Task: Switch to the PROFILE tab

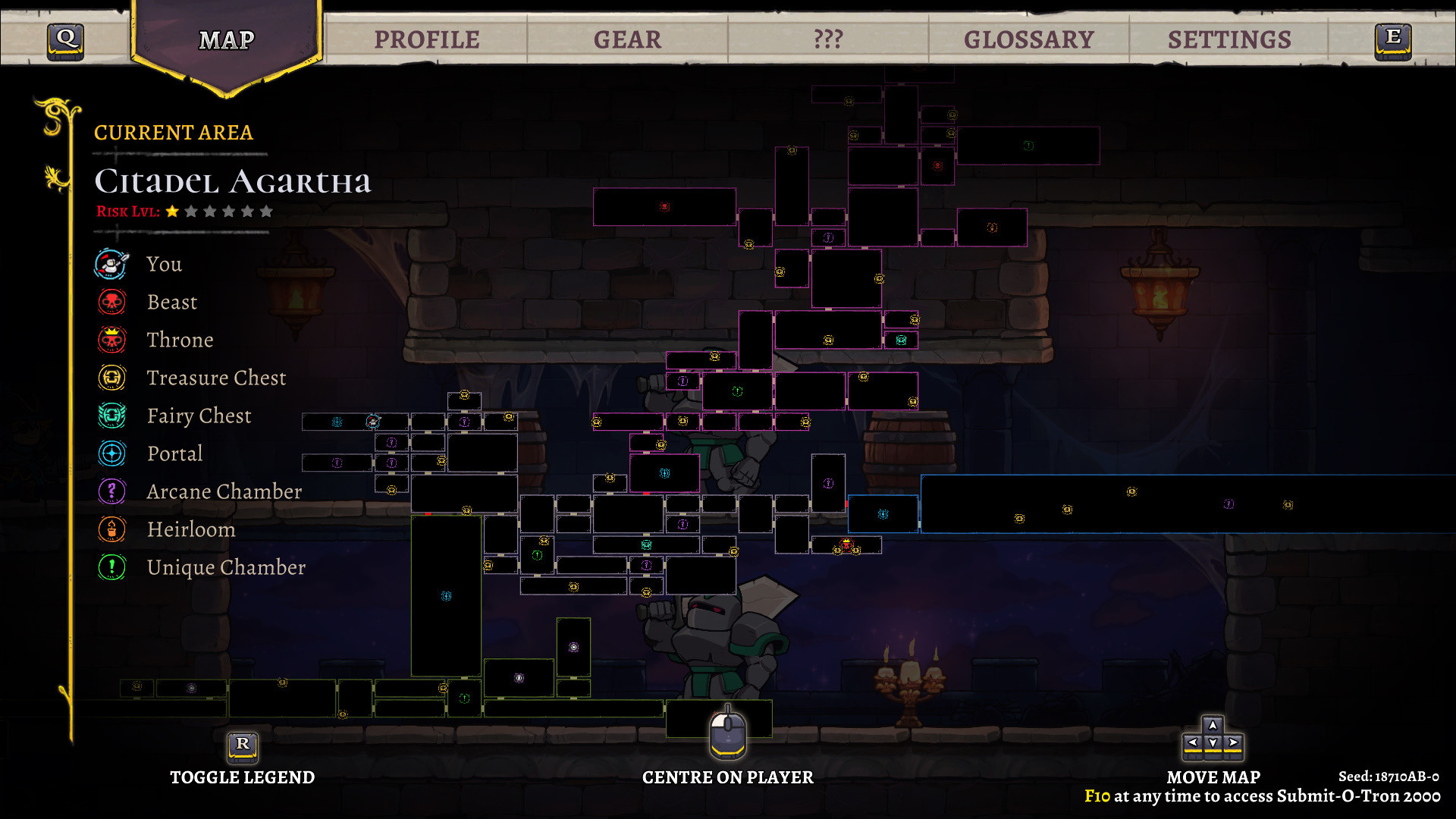Action: (428, 38)
